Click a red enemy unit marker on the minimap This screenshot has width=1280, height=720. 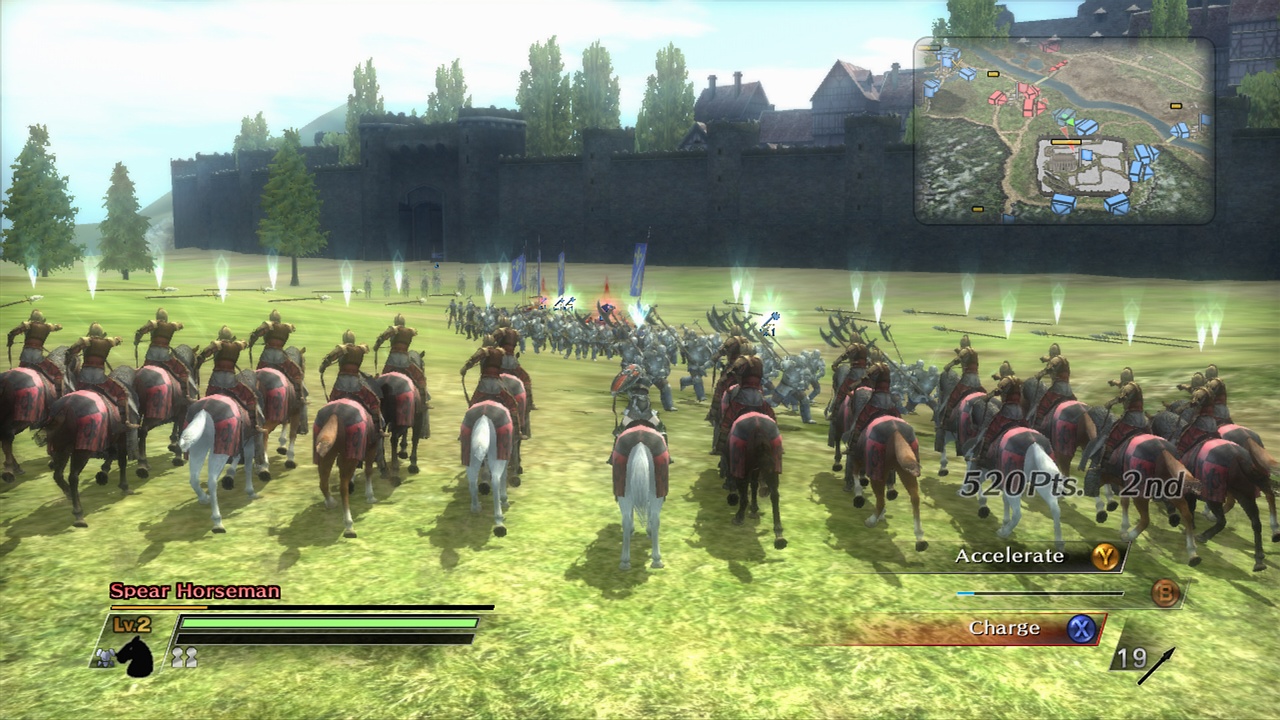1027,93
